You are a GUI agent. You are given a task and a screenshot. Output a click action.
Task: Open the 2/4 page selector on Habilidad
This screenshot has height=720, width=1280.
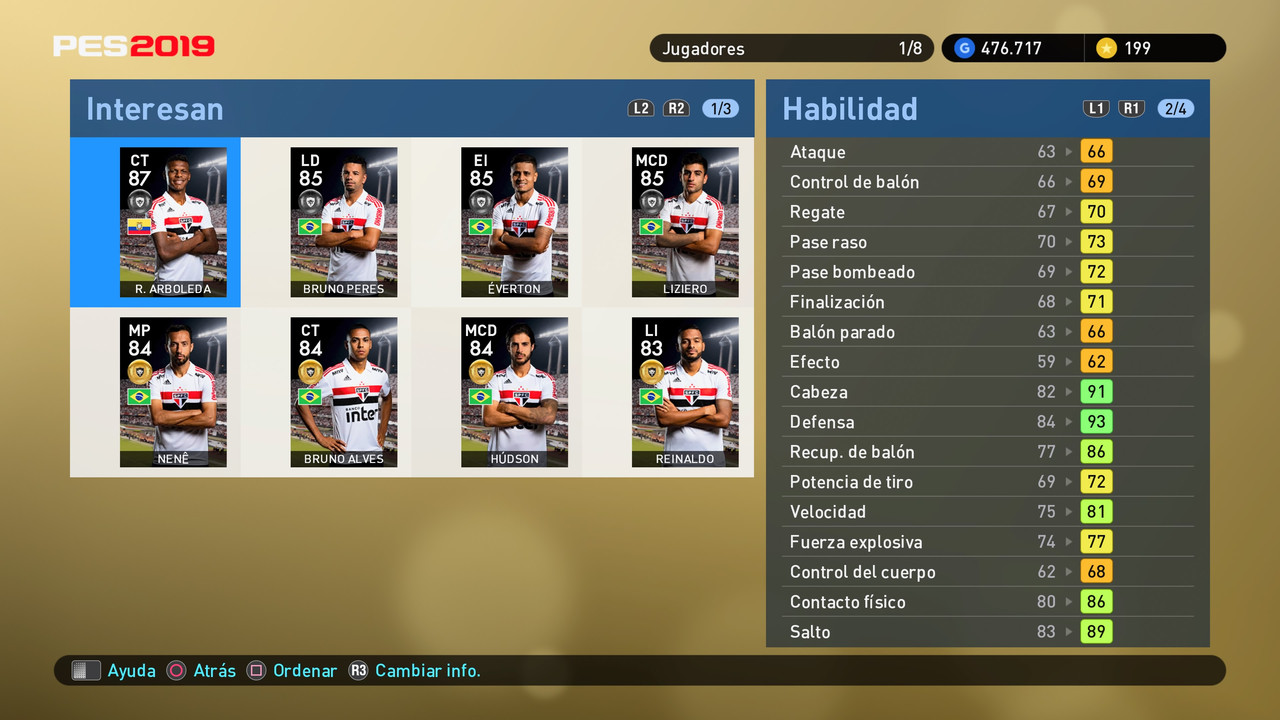(1176, 108)
